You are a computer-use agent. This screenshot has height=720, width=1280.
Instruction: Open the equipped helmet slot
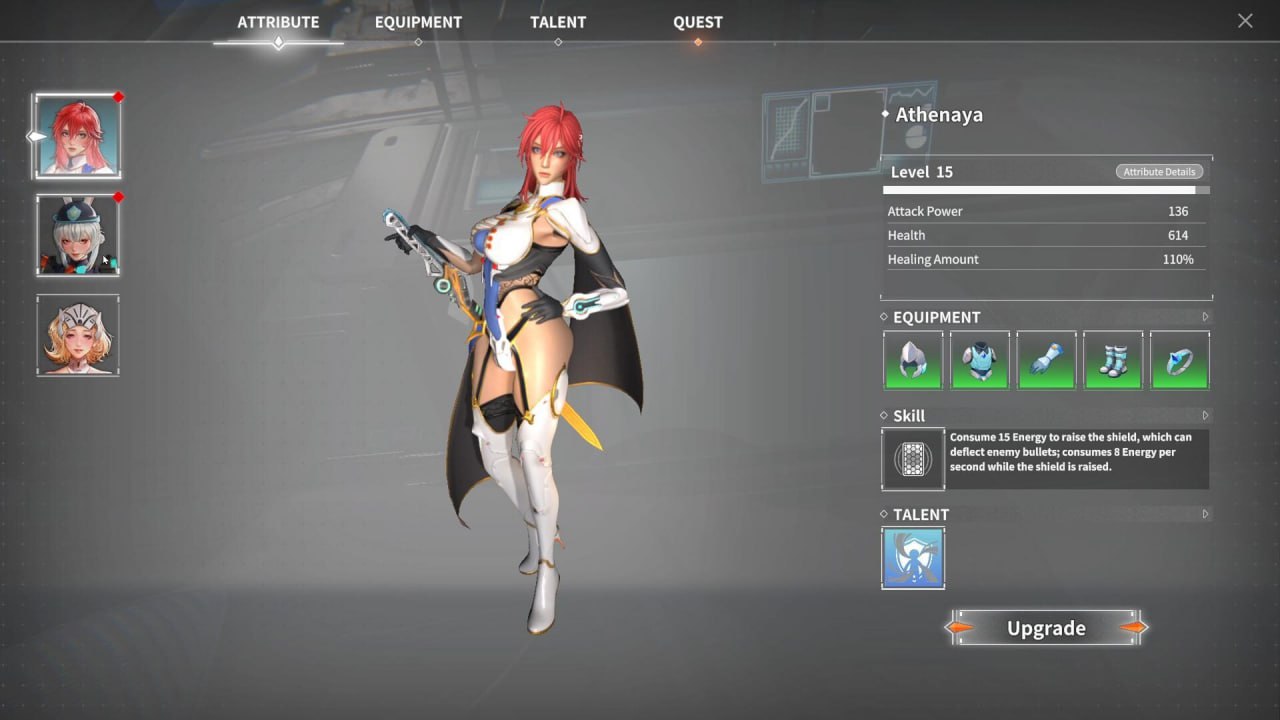(x=912, y=360)
